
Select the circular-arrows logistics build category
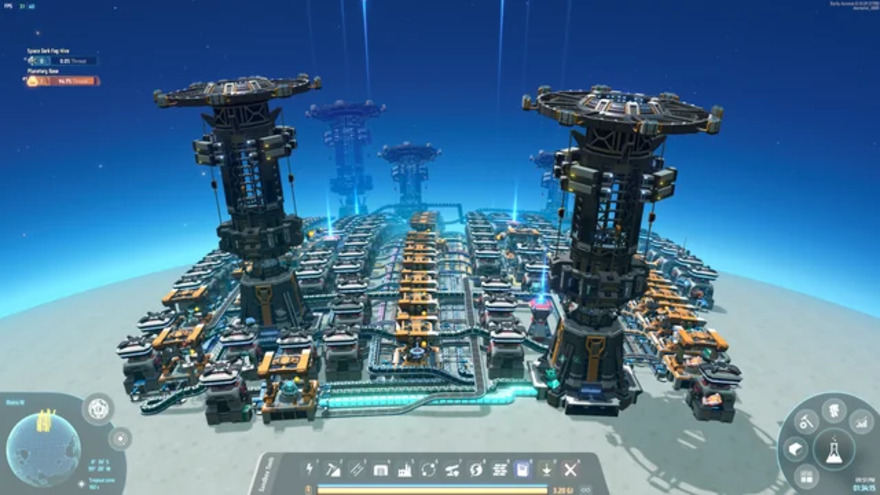[428, 468]
